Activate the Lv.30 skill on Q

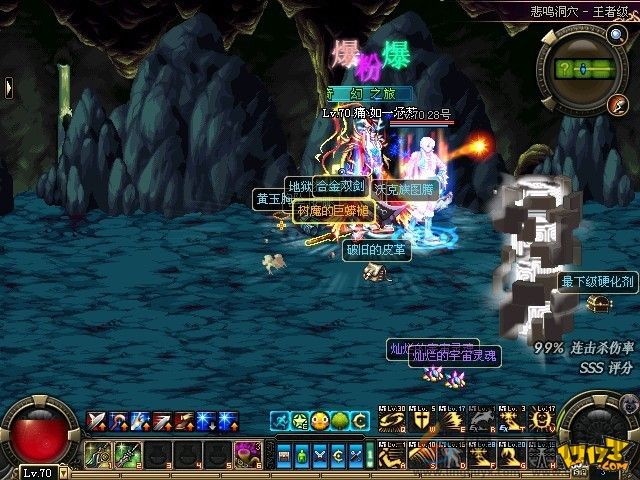pyautogui.click(x=391, y=420)
